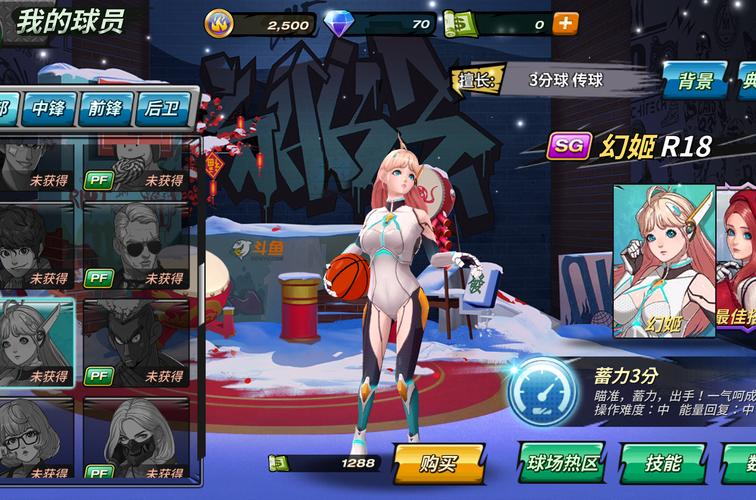Add more cash with the orange plus button
The height and width of the screenshot is (500, 756).
coord(565,23)
